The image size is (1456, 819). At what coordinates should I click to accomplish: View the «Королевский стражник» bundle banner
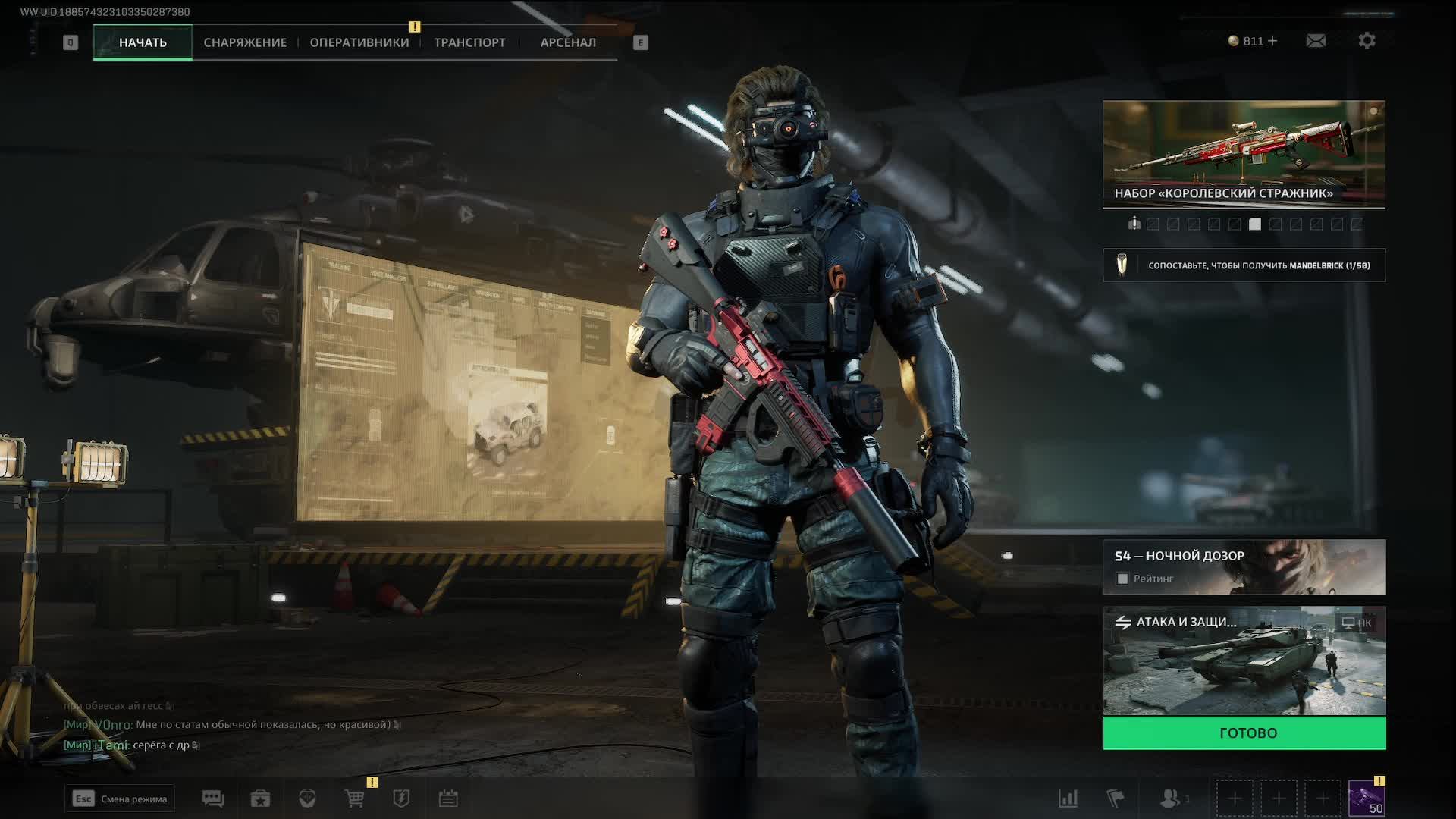[1244, 154]
